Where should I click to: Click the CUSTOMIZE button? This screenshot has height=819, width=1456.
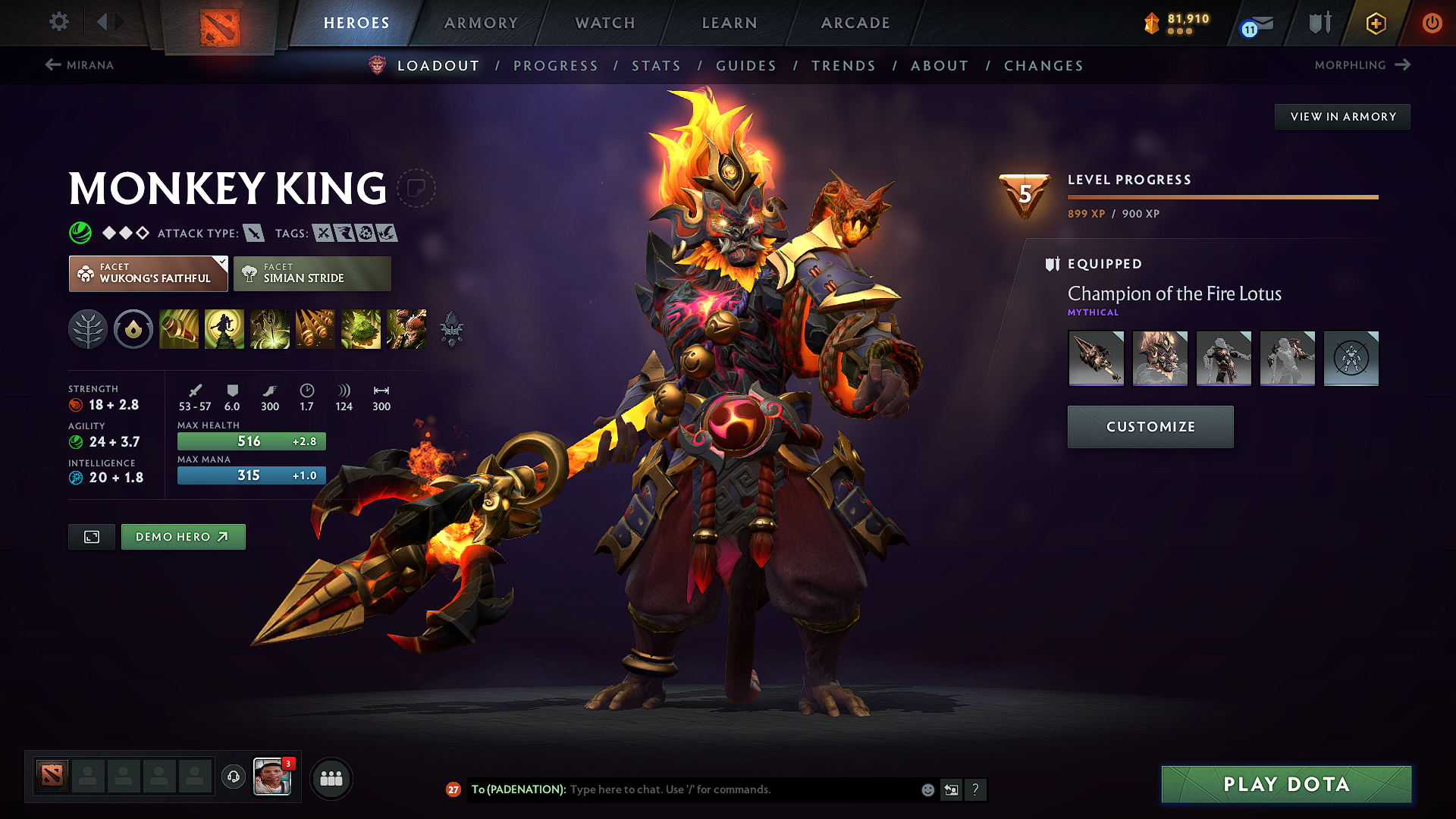pyautogui.click(x=1150, y=426)
